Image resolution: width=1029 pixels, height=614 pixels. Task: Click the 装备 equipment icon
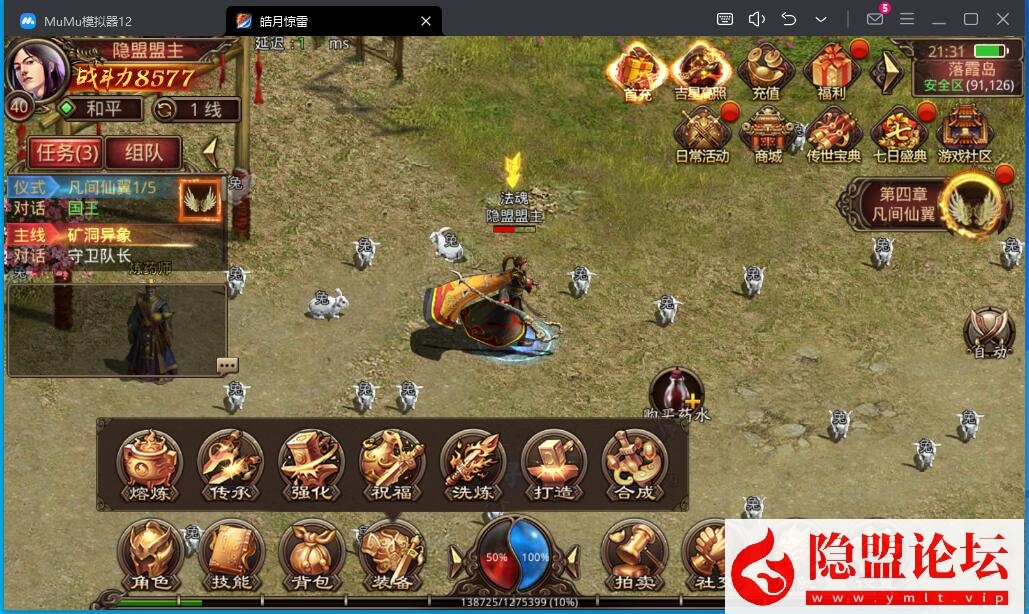click(392, 555)
